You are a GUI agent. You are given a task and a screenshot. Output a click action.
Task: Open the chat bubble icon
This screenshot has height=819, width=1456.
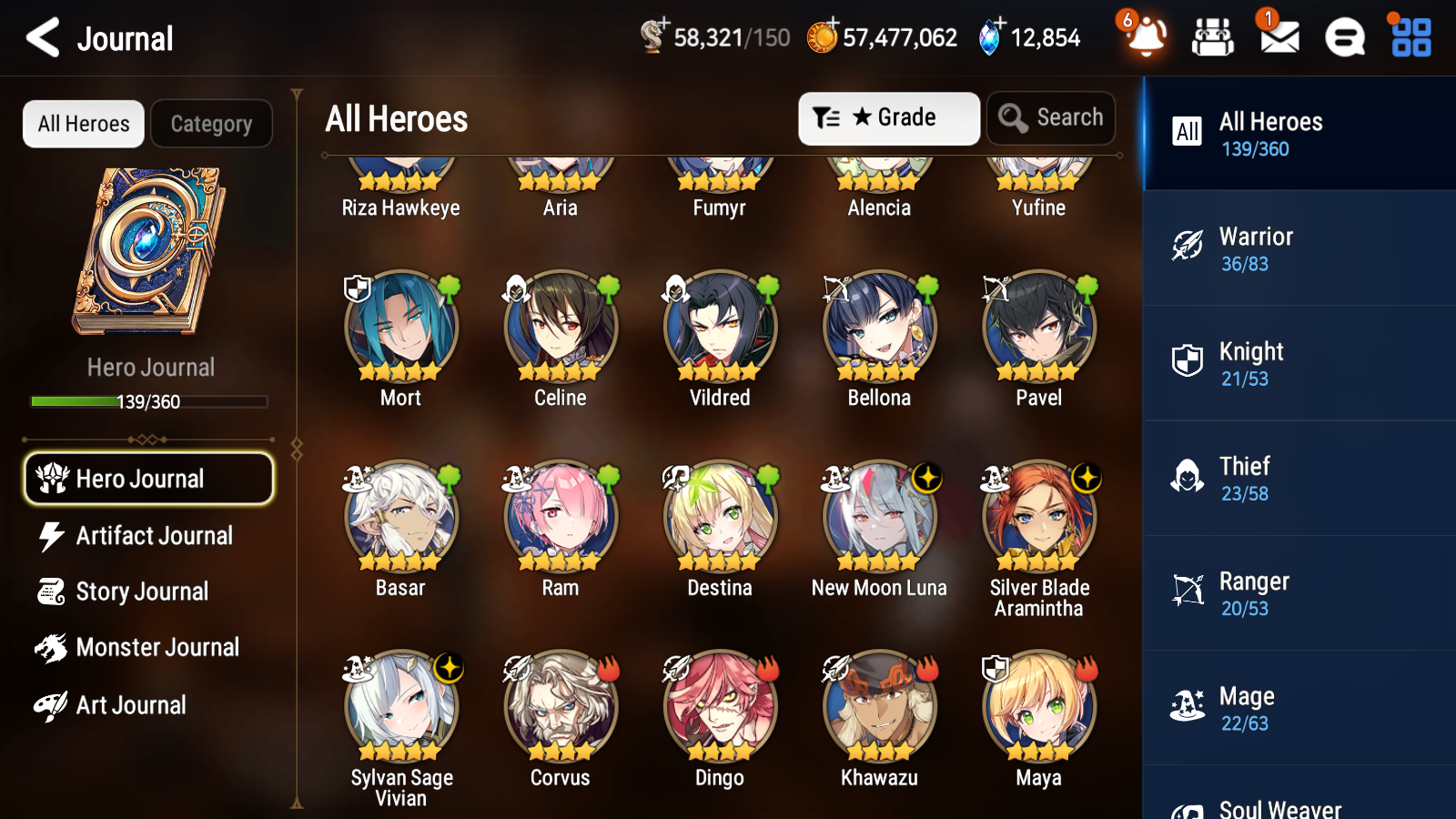point(1344,37)
